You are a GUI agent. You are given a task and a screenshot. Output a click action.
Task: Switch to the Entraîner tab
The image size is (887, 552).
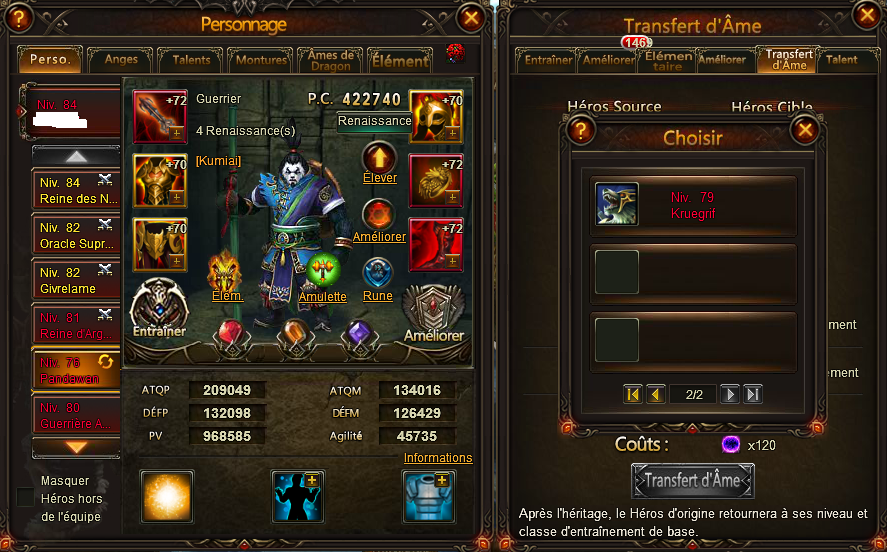548,60
